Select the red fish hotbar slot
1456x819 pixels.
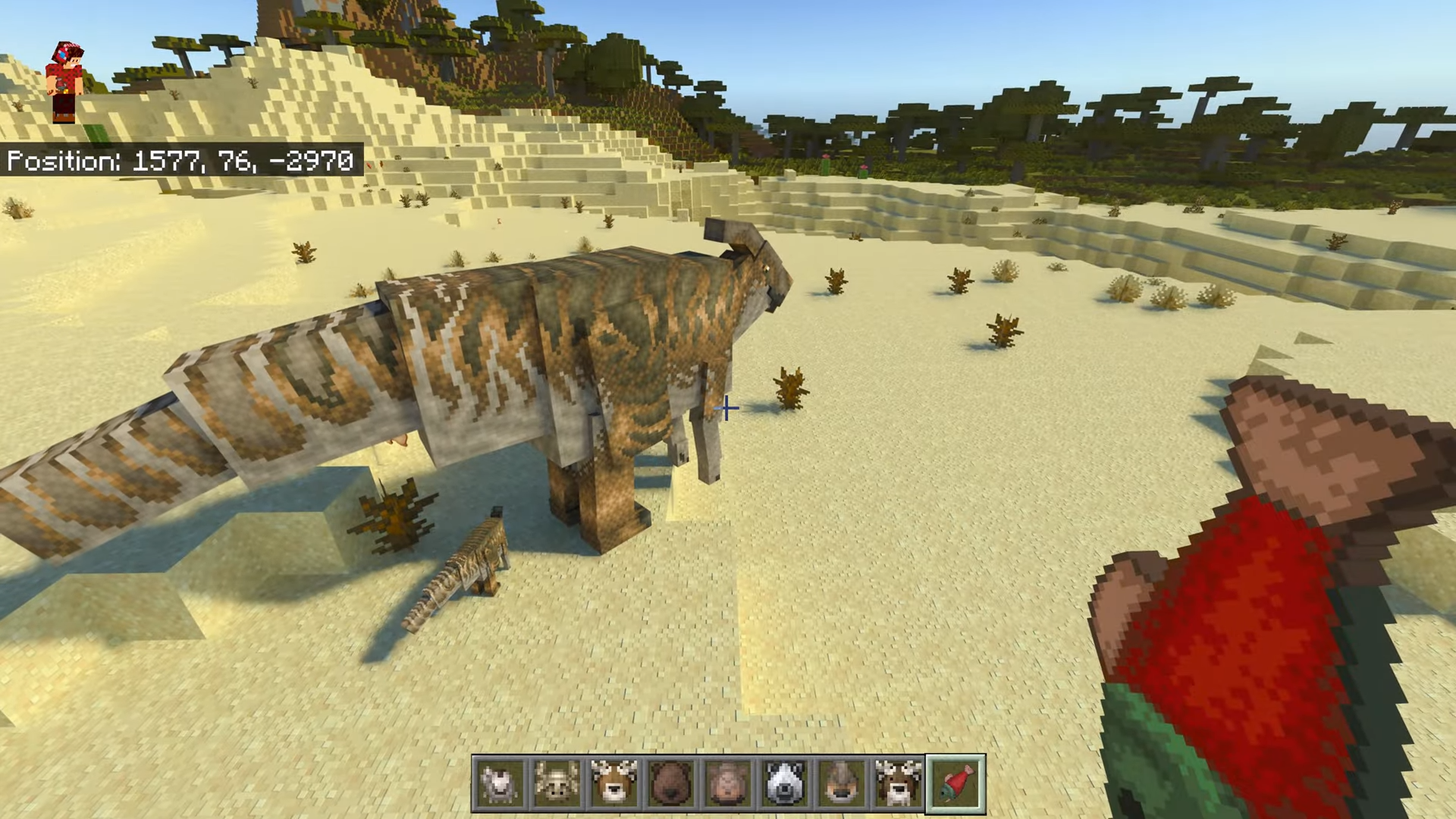point(955,783)
